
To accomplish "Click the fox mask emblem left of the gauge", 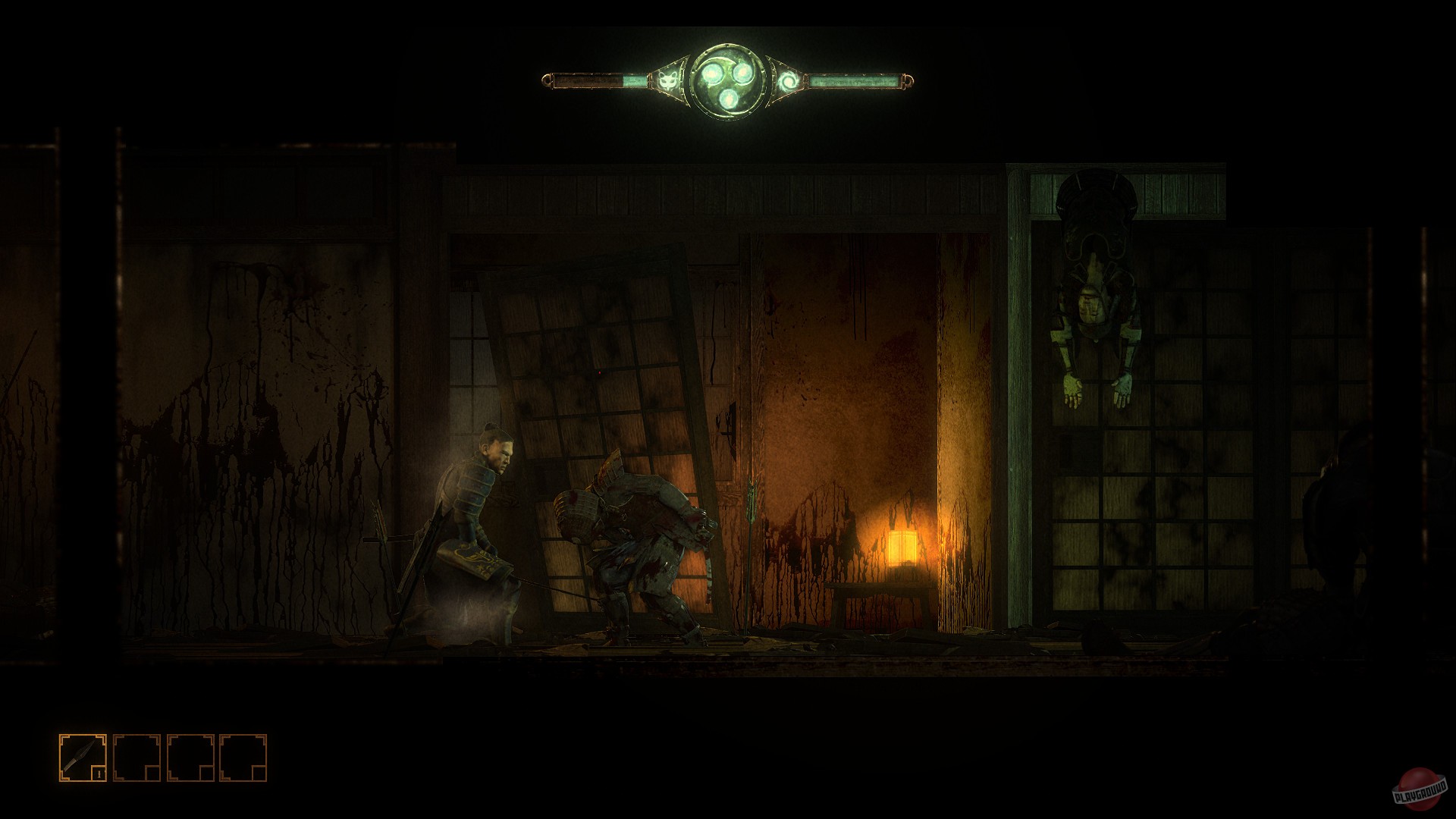I will 668,80.
